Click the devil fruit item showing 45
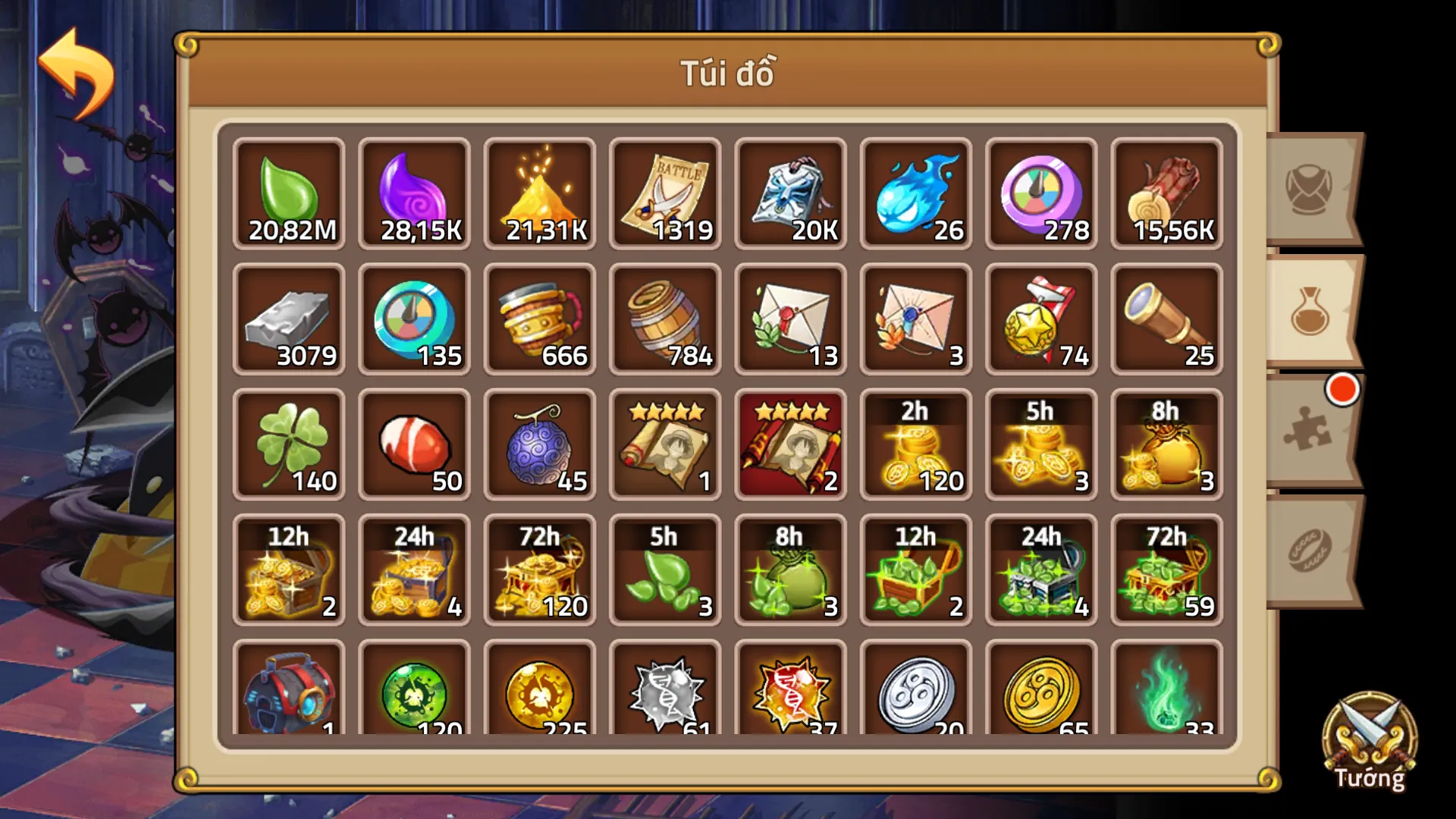 pyautogui.click(x=540, y=444)
